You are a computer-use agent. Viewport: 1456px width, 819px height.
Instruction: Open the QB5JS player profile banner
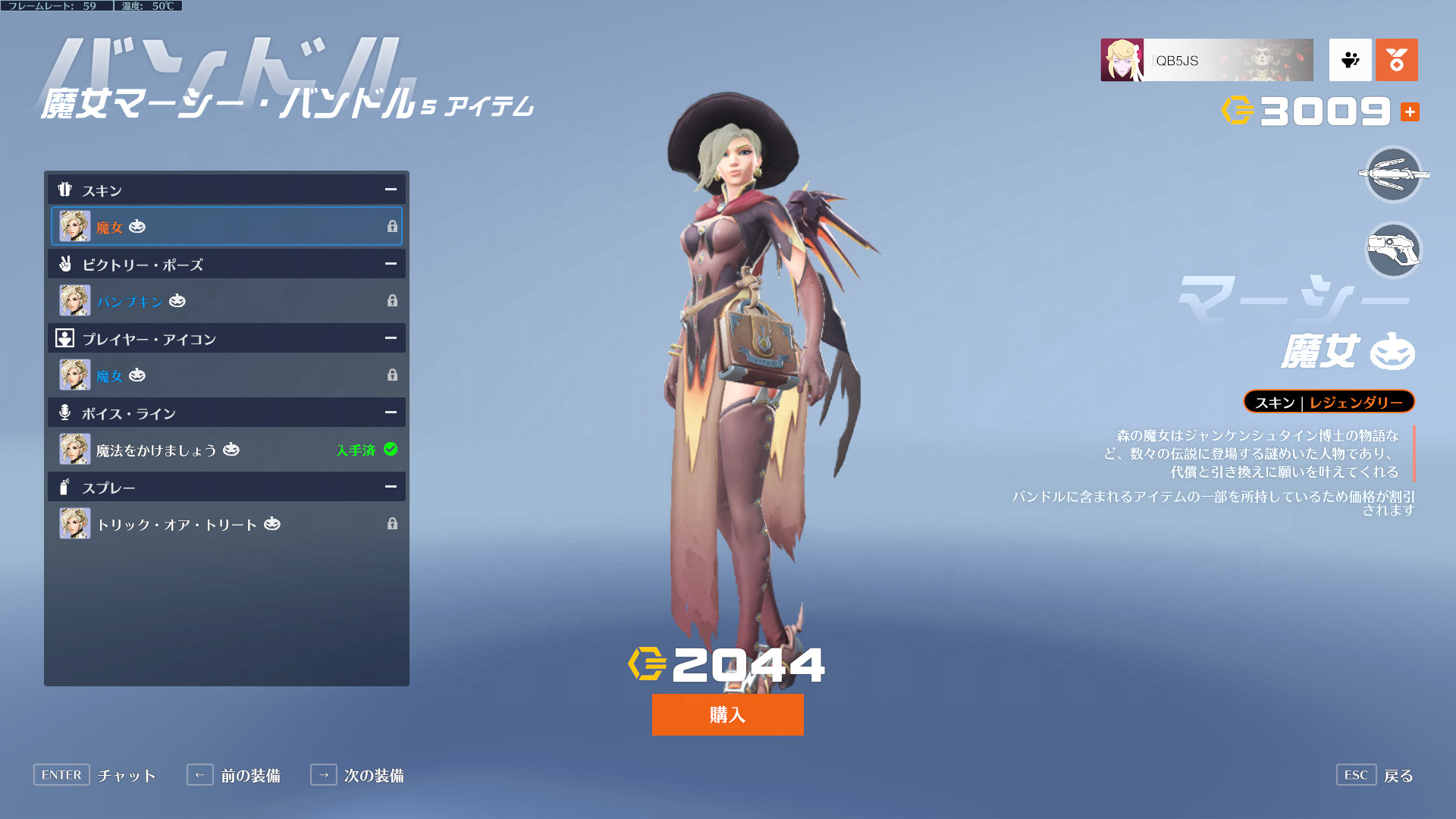click(x=1206, y=60)
